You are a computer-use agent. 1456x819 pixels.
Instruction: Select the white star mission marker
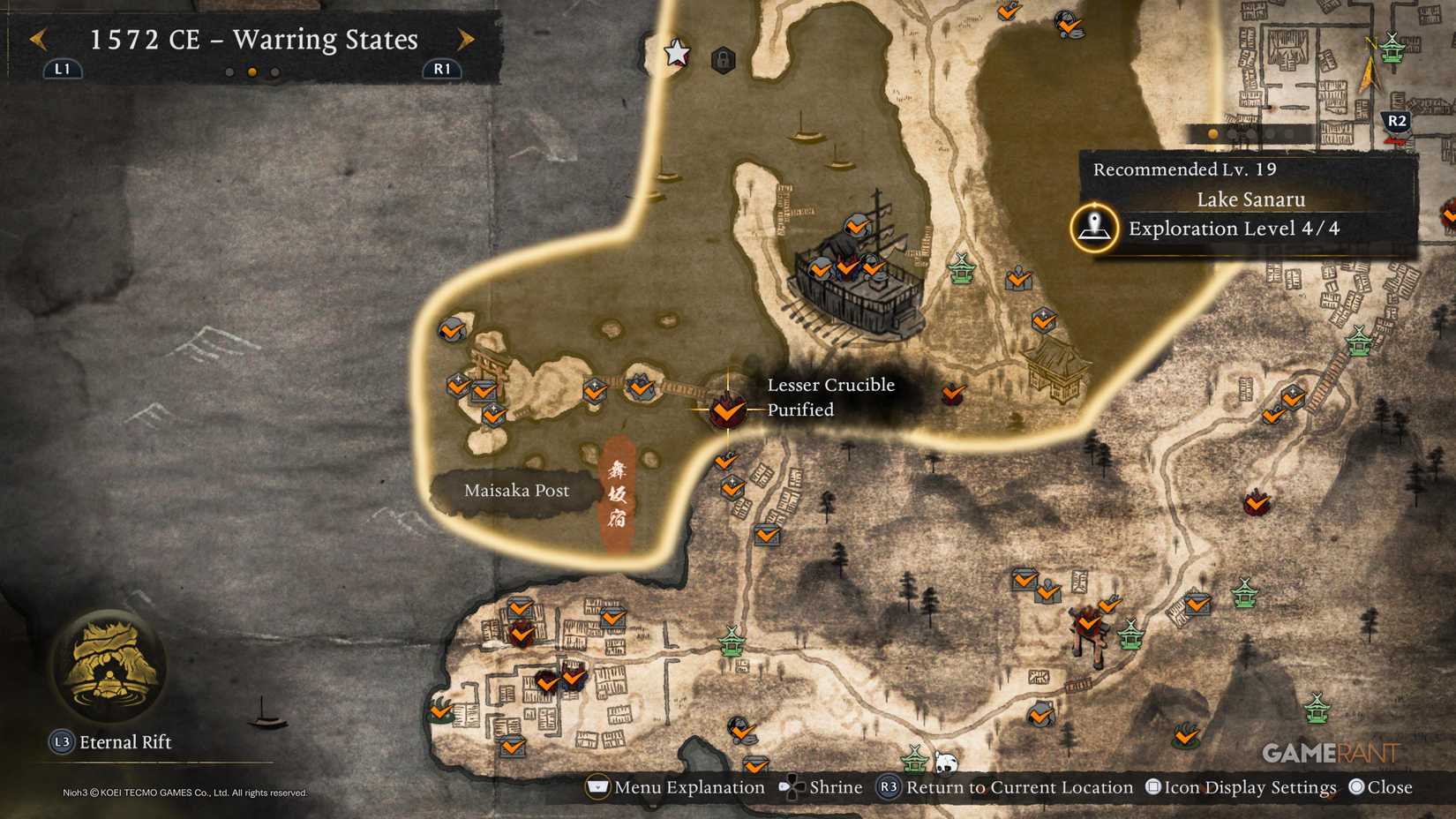(x=676, y=52)
